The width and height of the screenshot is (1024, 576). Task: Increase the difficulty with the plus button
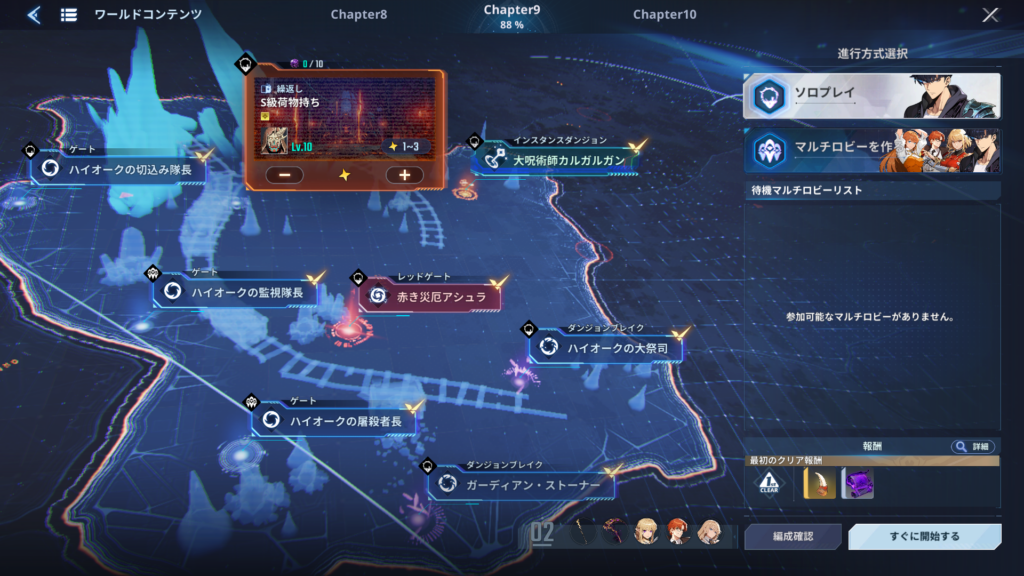tap(404, 175)
